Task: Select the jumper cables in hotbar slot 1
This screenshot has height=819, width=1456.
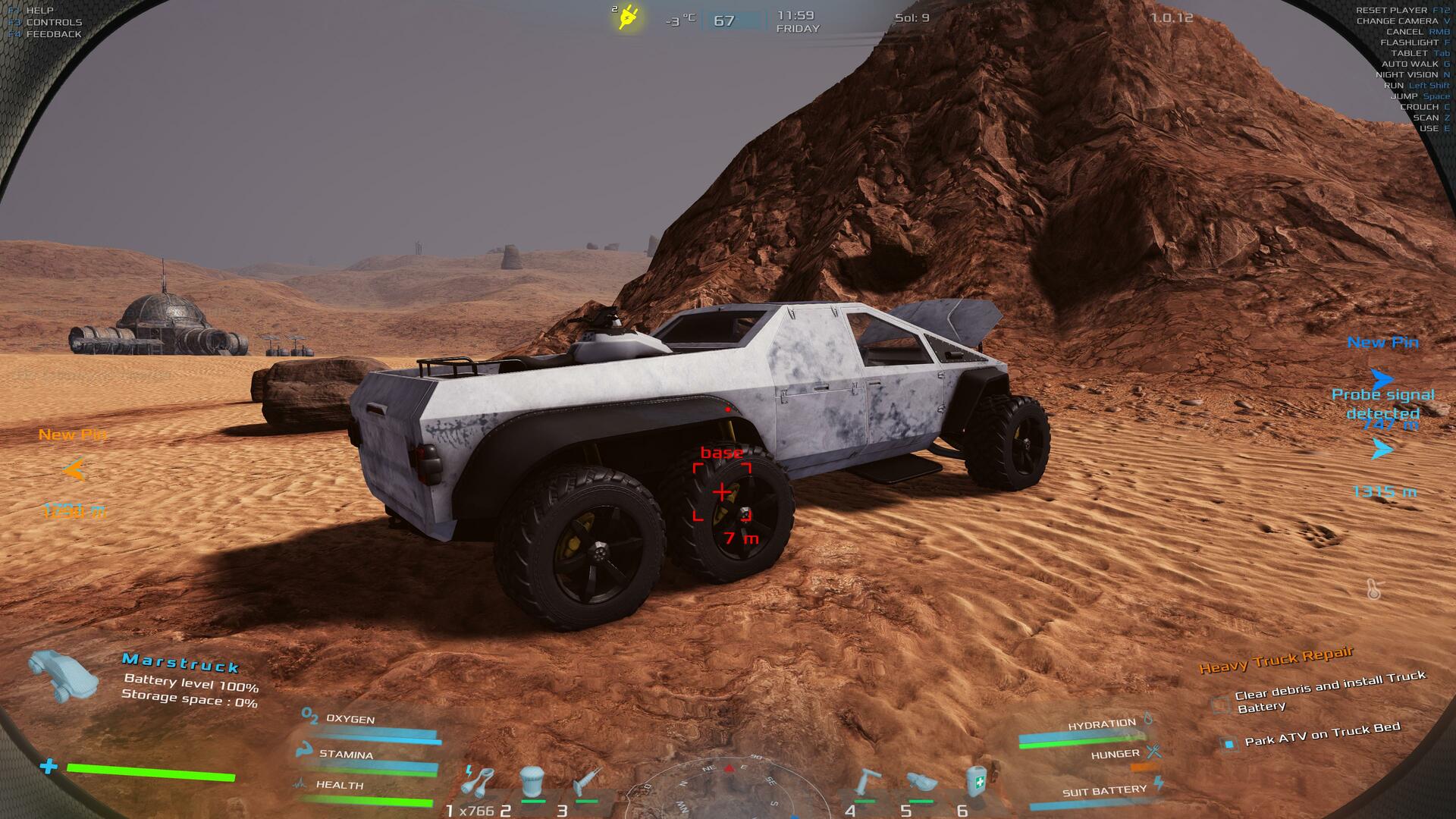Action: 479,781
